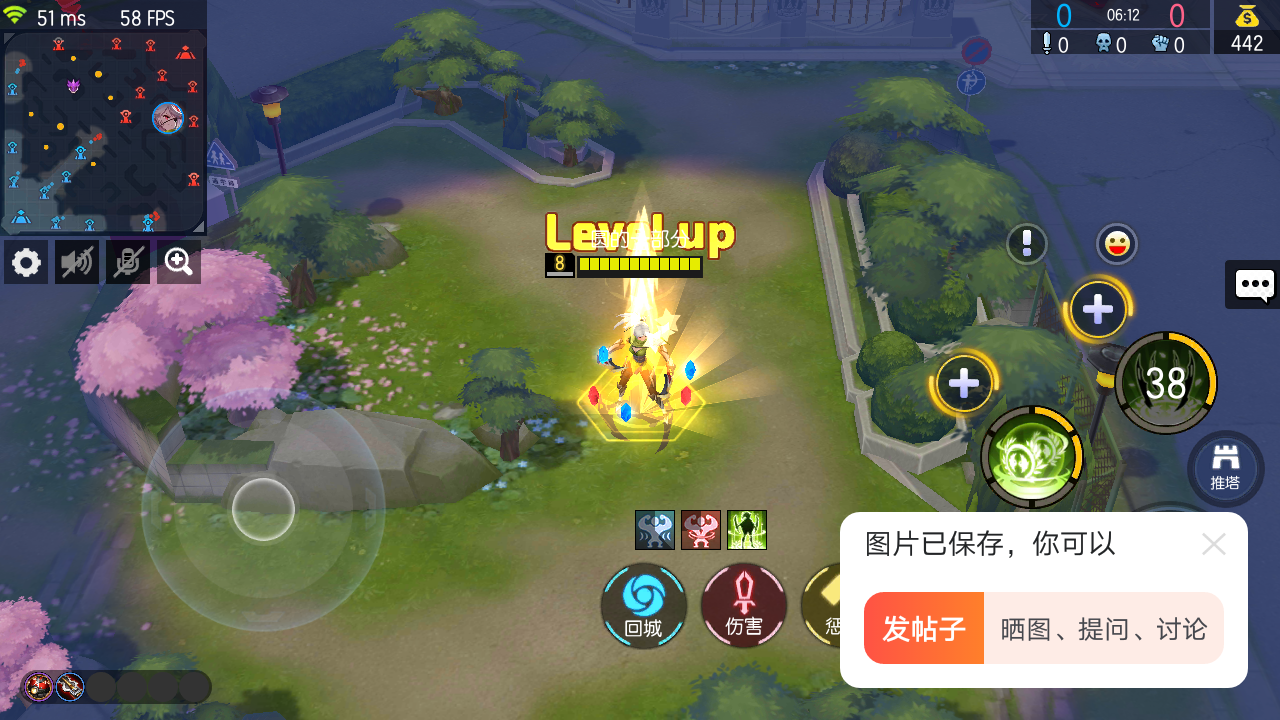The width and height of the screenshot is (1280, 720).
Task: Click the 晒图、提问、讨论 link text
Action: [1103, 627]
